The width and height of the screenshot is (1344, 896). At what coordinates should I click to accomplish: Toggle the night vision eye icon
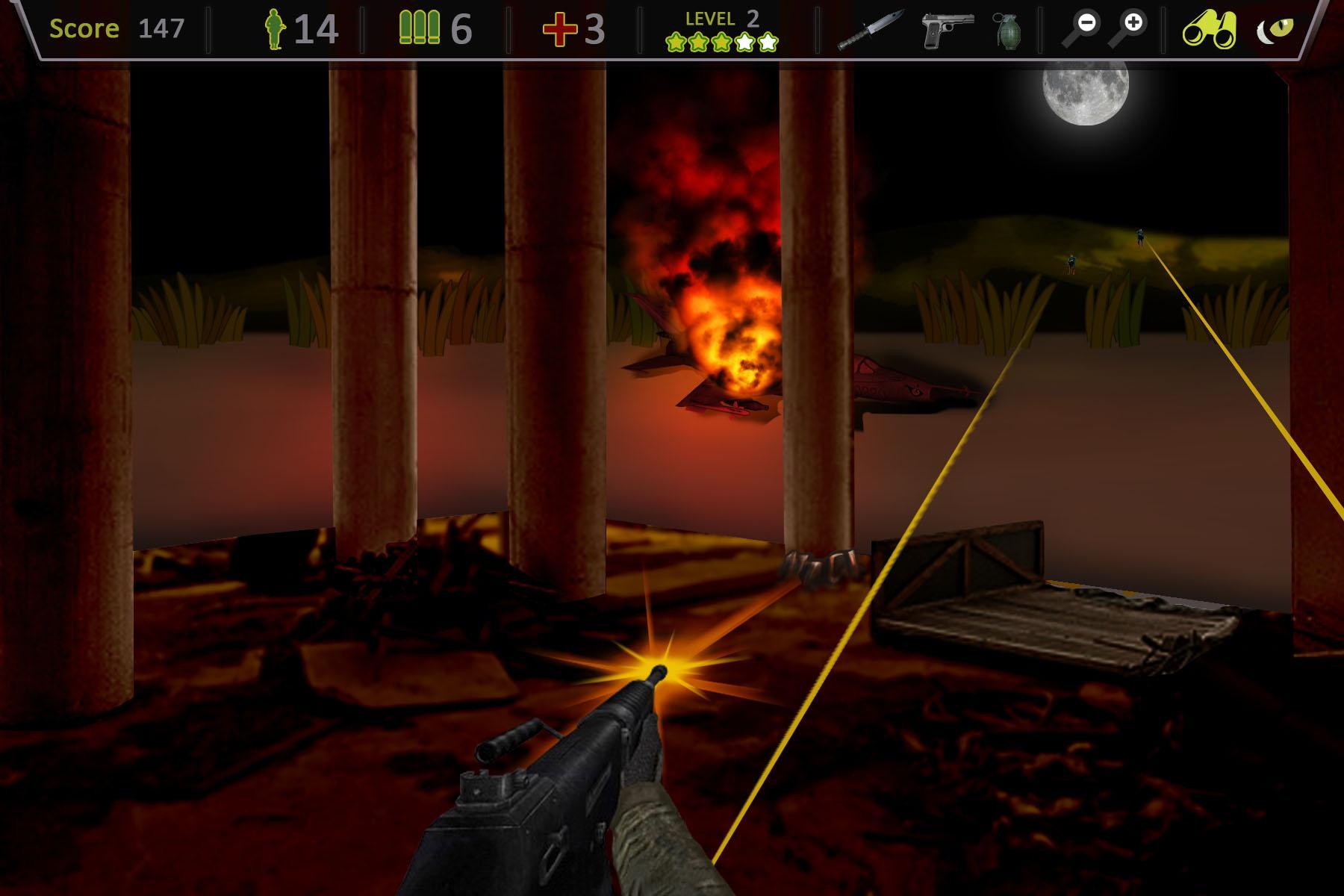coord(1276,30)
